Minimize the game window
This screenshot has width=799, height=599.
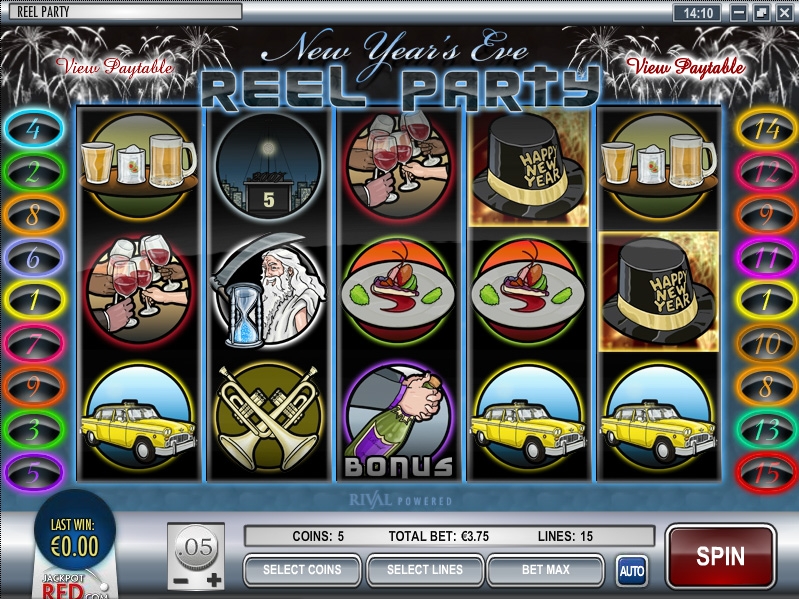(x=738, y=13)
